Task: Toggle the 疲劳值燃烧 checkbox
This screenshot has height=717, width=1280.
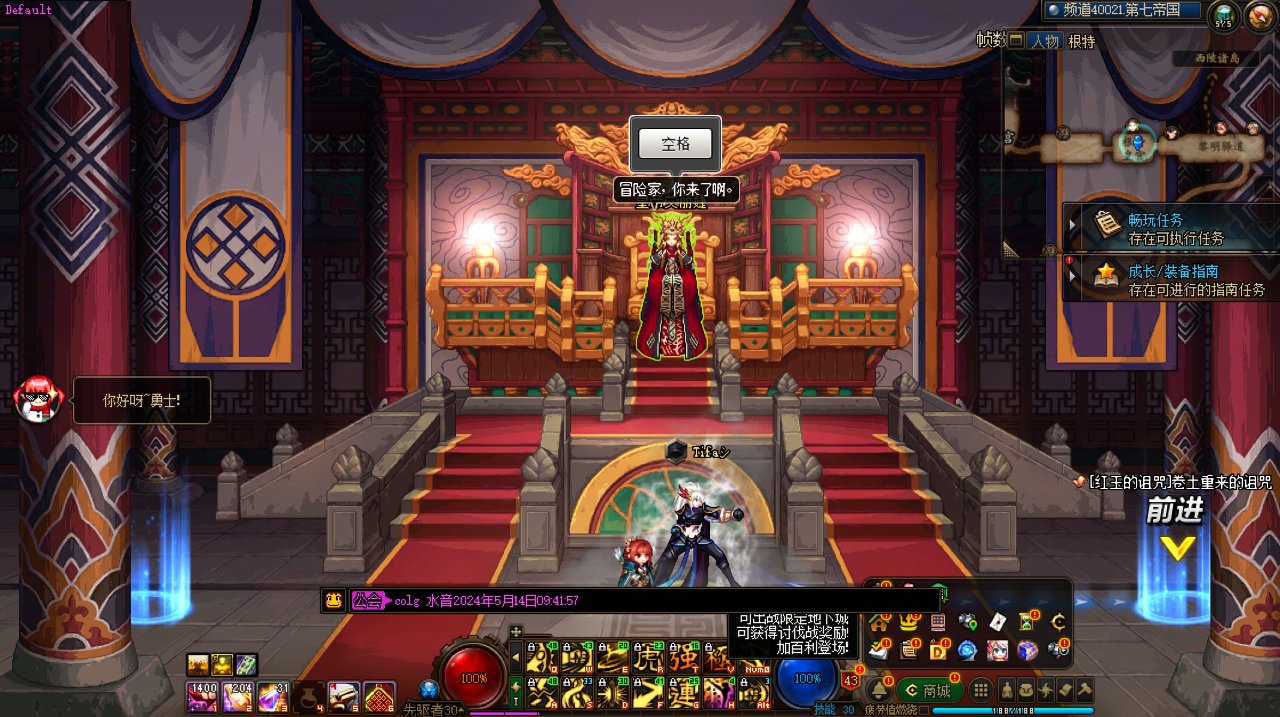Action: click(924, 711)
